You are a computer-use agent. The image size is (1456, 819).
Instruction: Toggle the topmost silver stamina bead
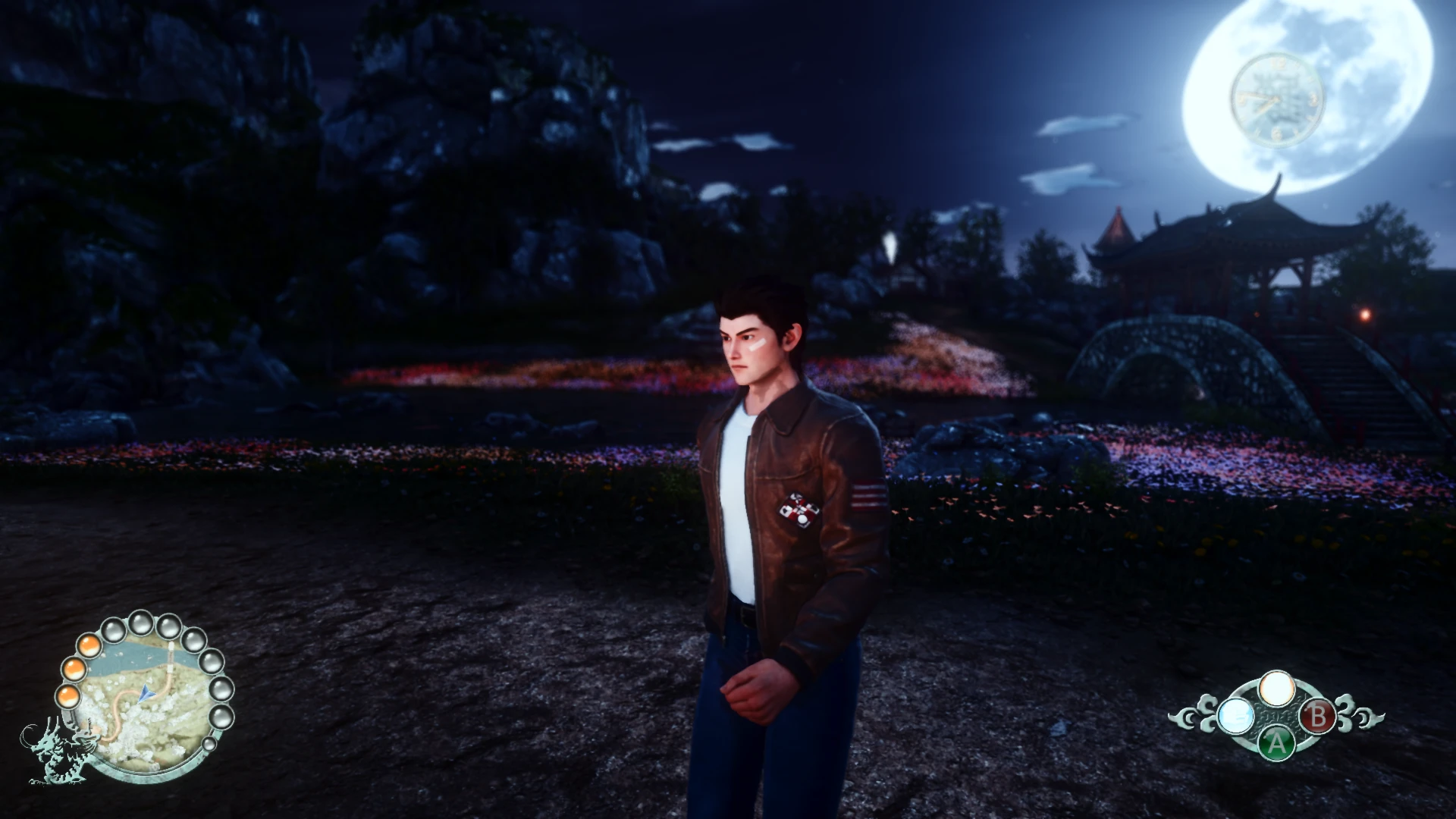click(140, 623)
